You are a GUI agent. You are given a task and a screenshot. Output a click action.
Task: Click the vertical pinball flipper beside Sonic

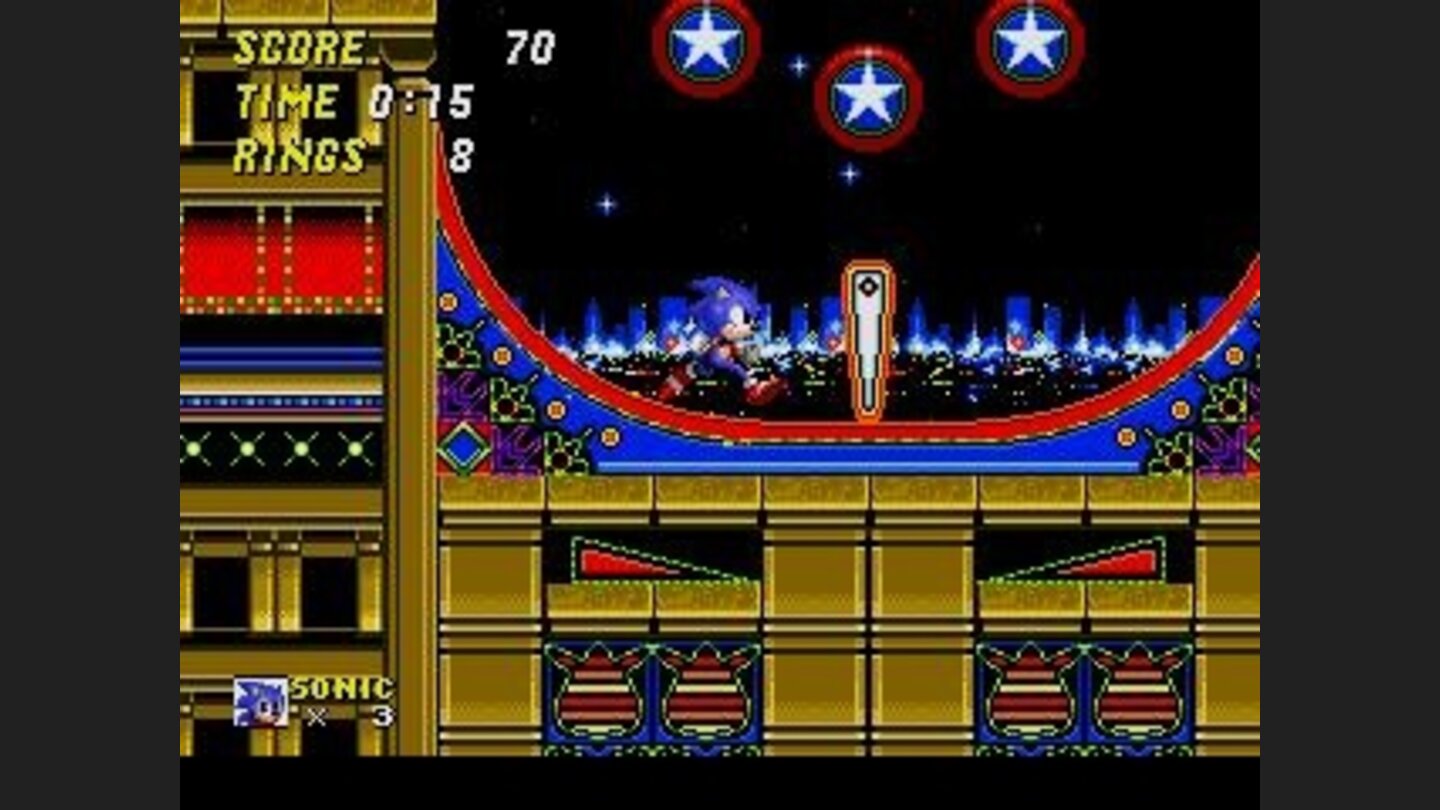point(870,340)
